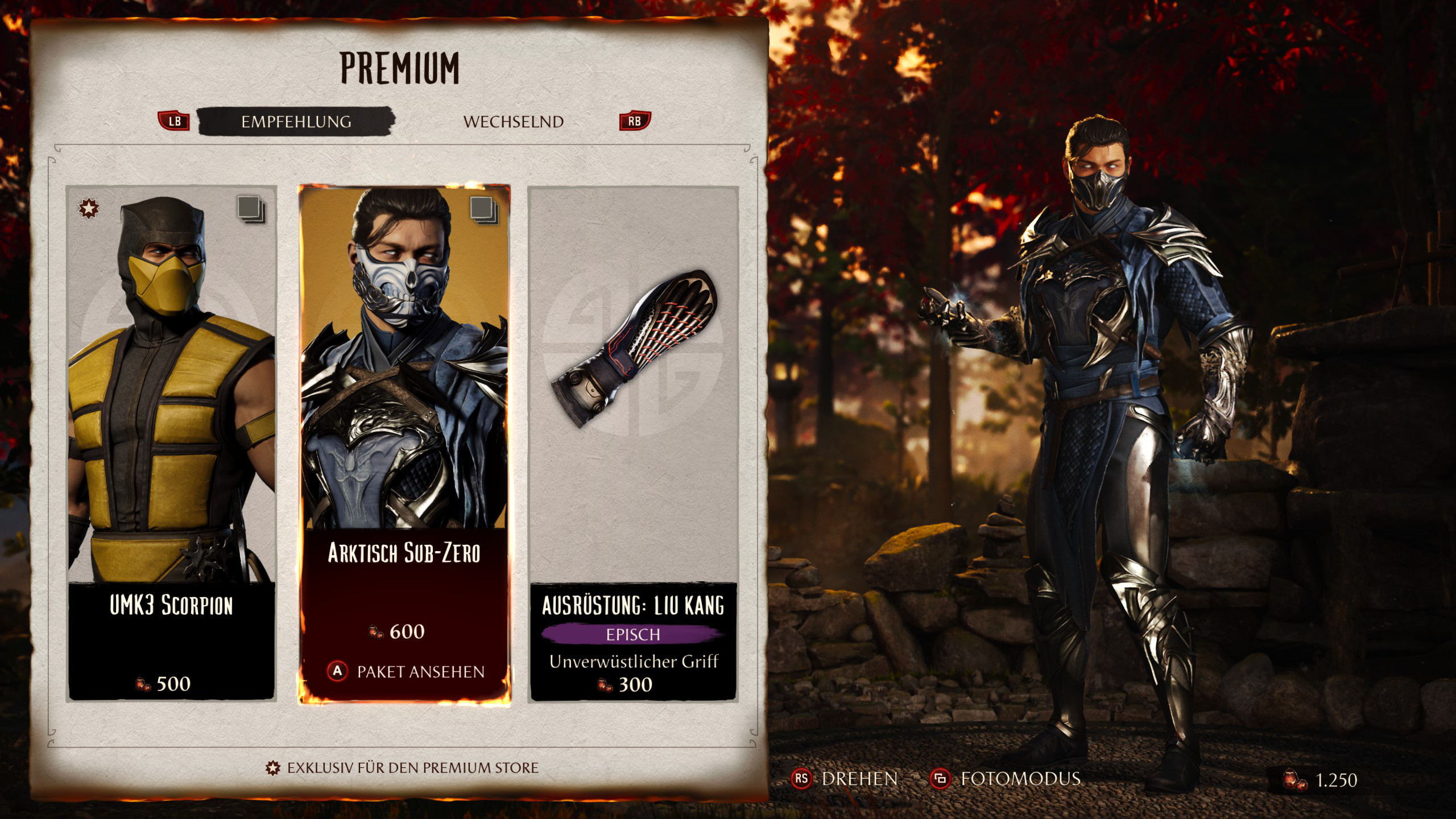Screen dimensions: 1456x819
Task: Select the UMK3 Scorpion skin card
Action: (x=171, y=444)
